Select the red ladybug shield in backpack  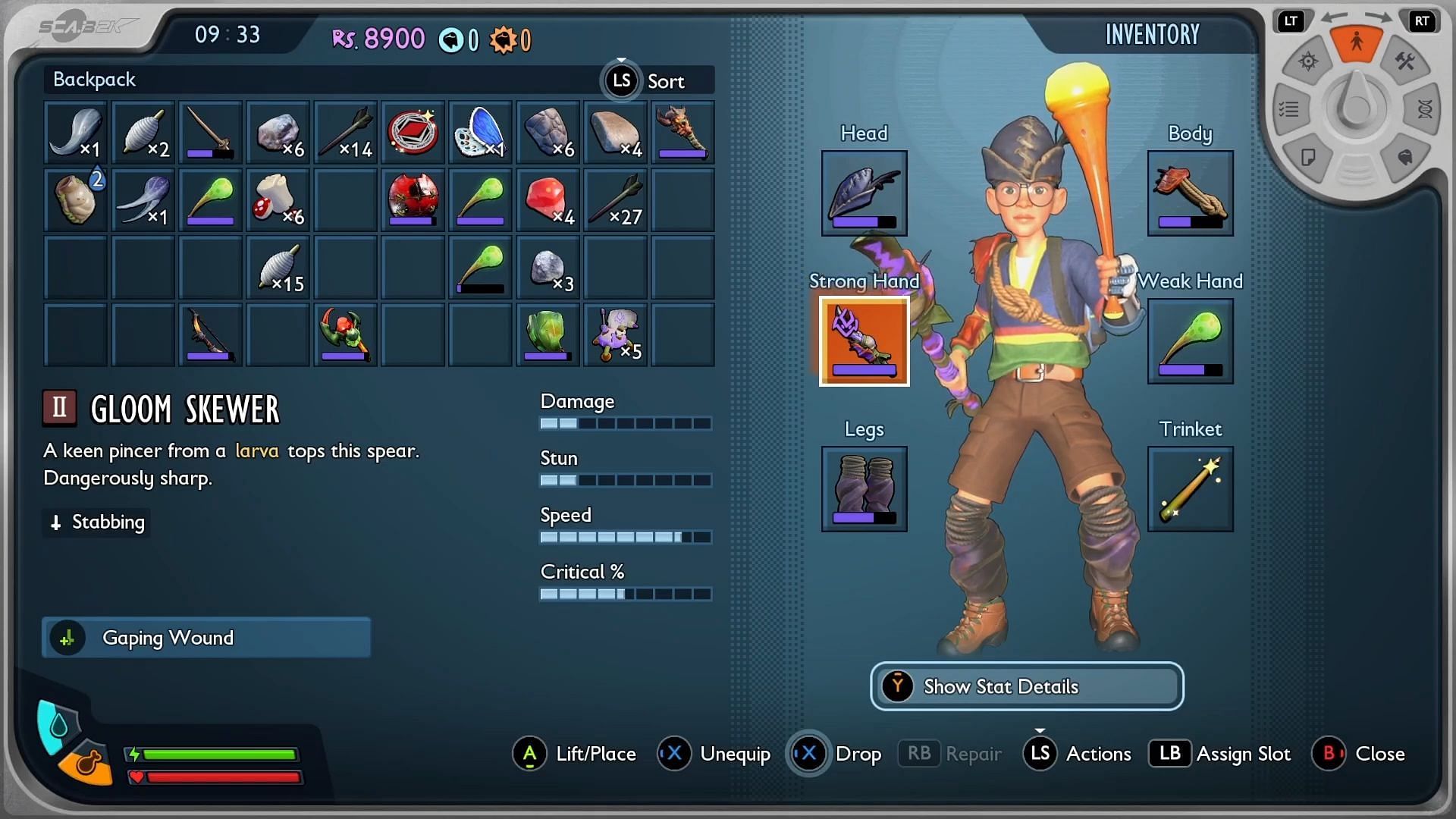click(413, 199)
